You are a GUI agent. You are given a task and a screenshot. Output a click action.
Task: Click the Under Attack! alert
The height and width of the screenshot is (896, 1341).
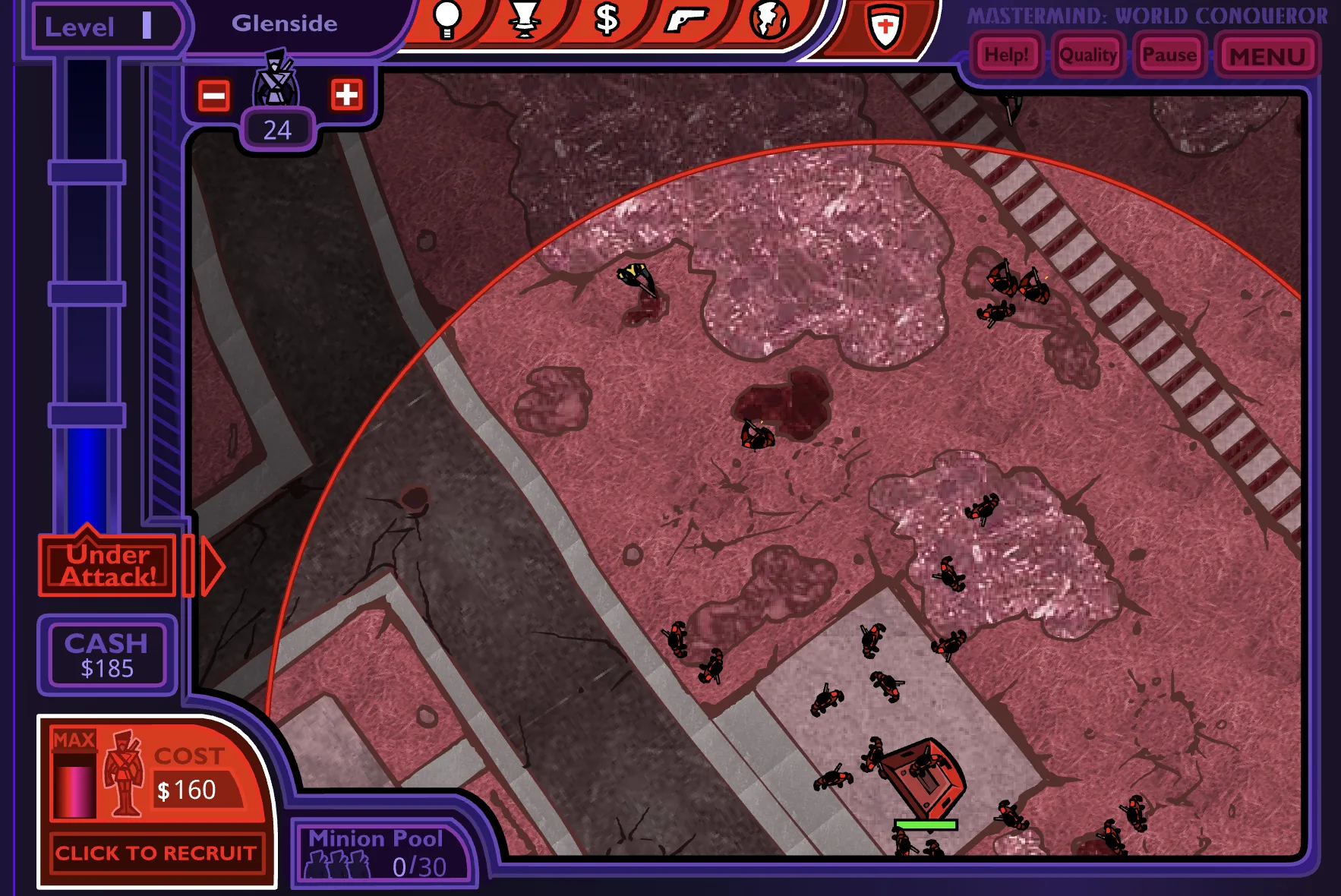pos(108,566)
